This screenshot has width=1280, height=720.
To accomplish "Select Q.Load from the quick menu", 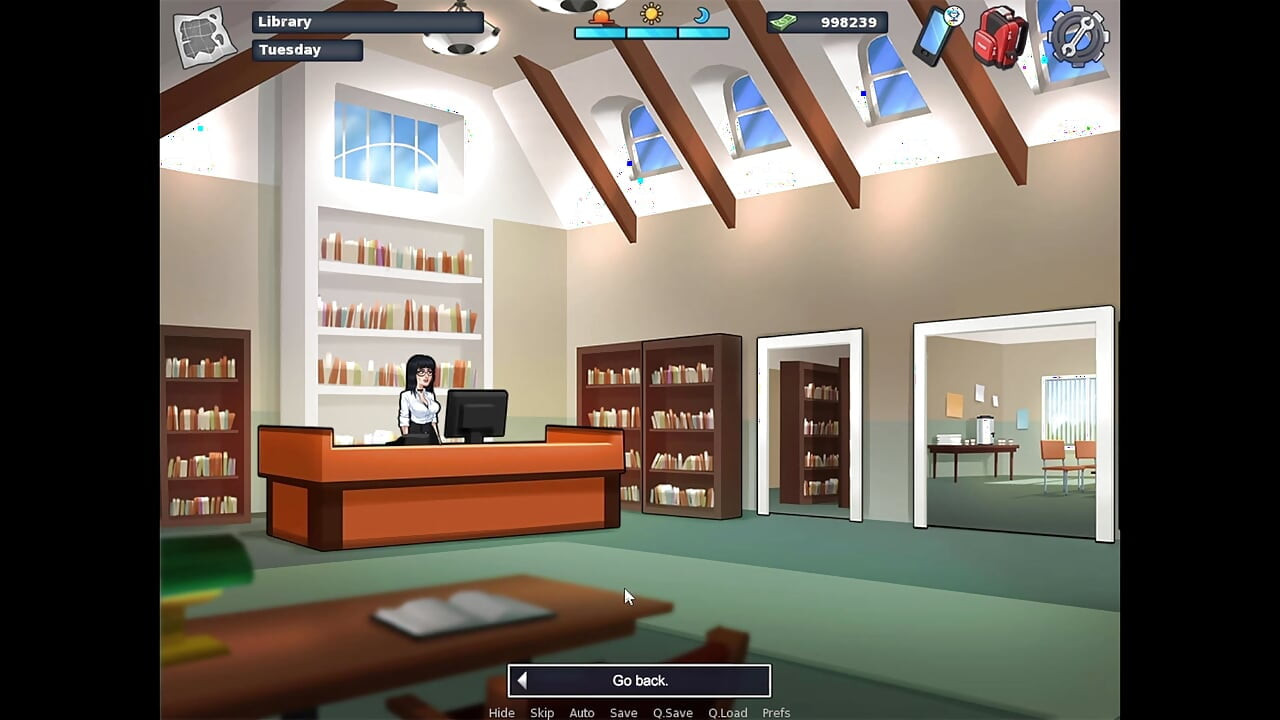I will point(728,712).
